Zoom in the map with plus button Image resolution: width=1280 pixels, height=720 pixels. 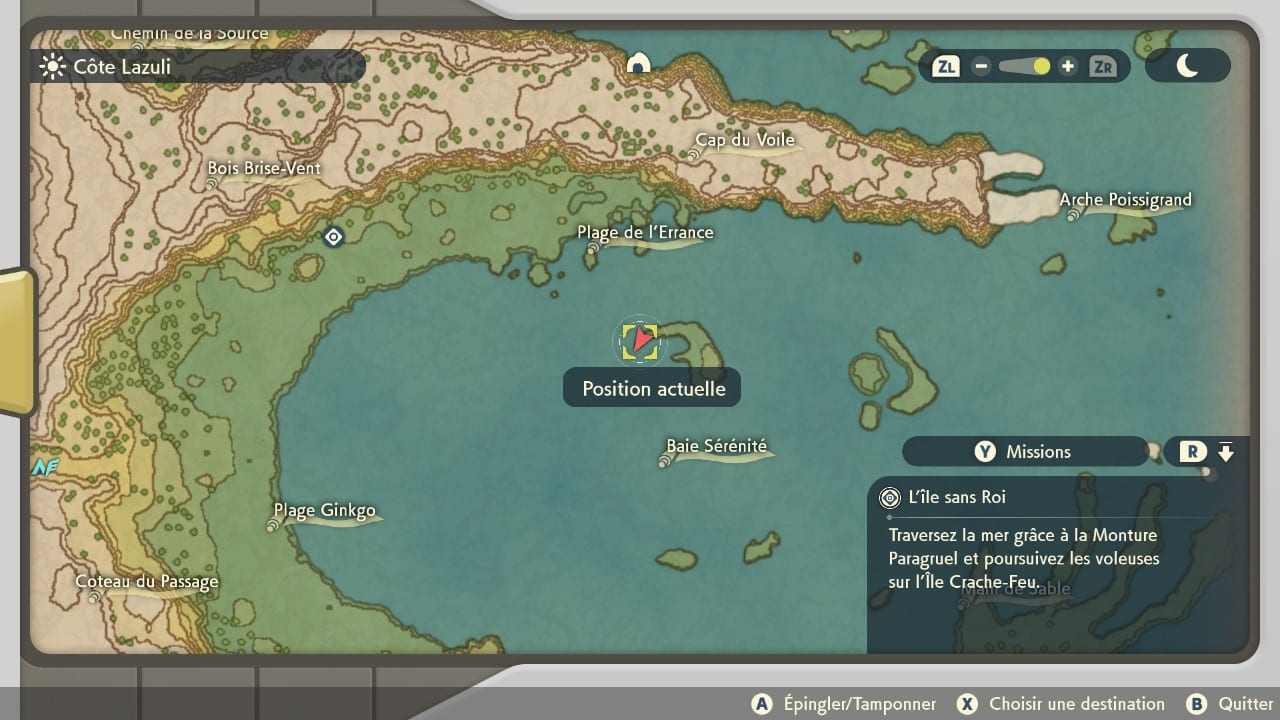click(x=1068, y=67)
